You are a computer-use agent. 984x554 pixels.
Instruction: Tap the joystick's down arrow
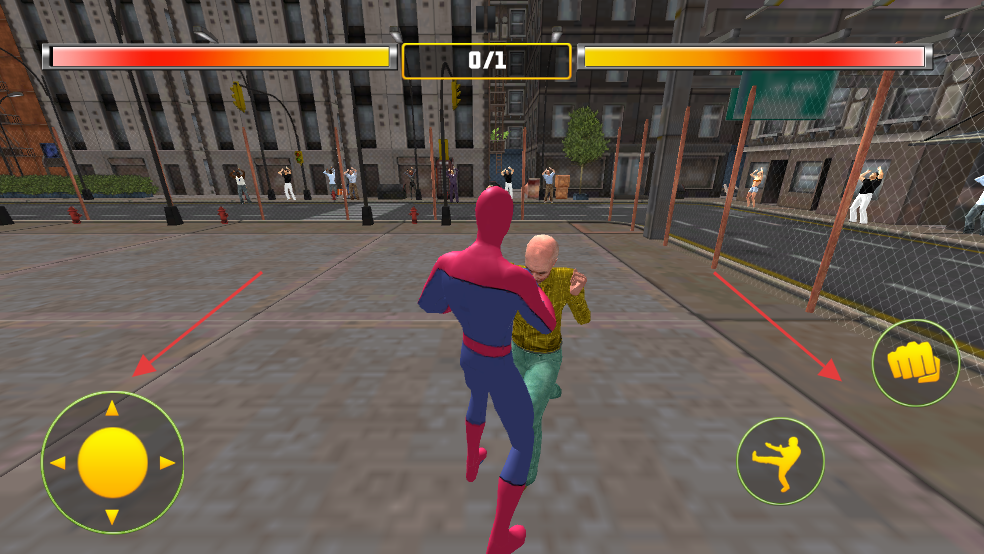(x=113, y=516)
